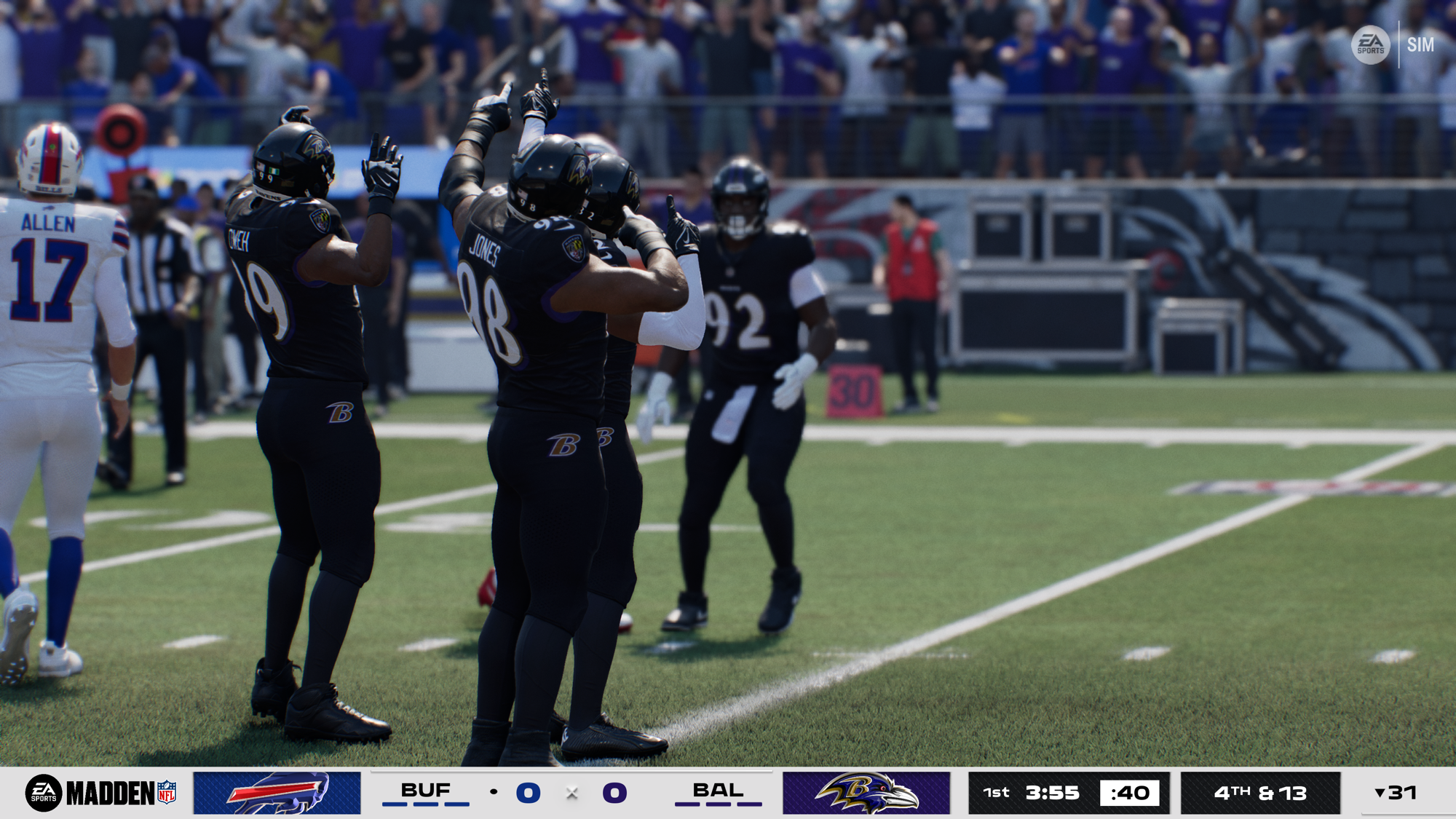Click the Baltimore Ravens logo on scorebar
The height and width of the screenshot is (819, 1456).
coord(866,793)
